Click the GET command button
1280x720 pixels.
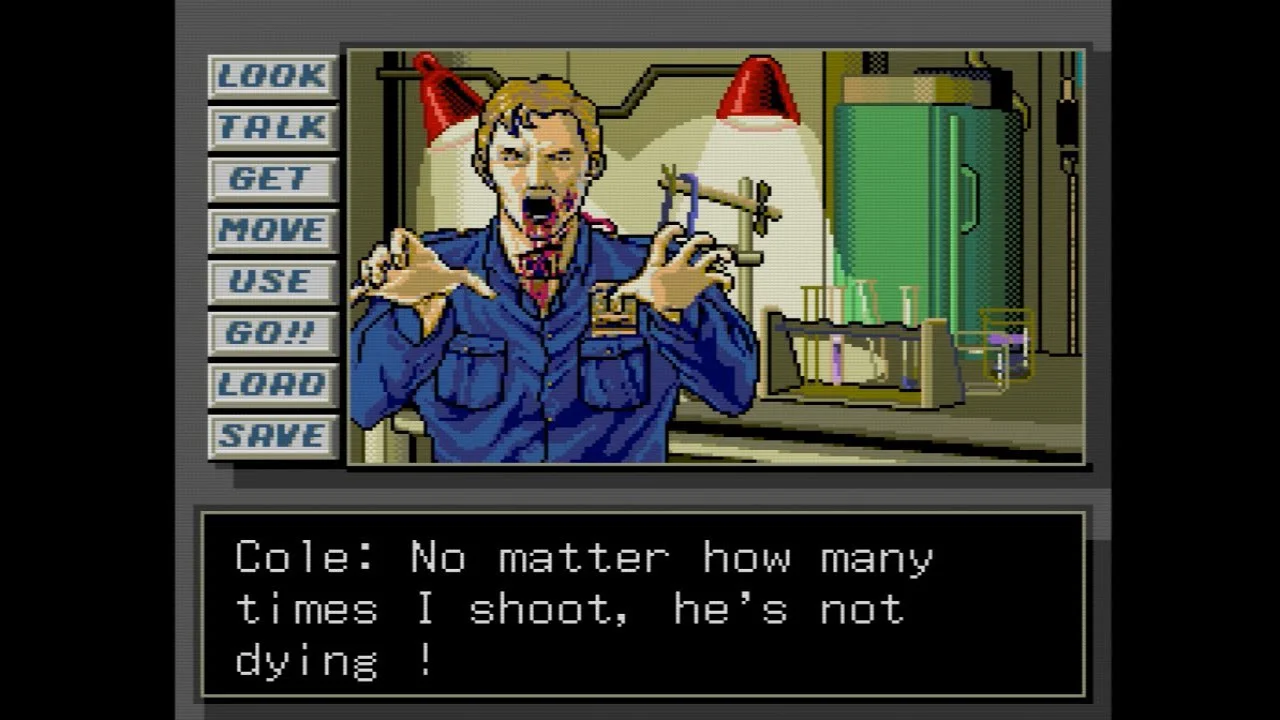click(x=272, y=179)
